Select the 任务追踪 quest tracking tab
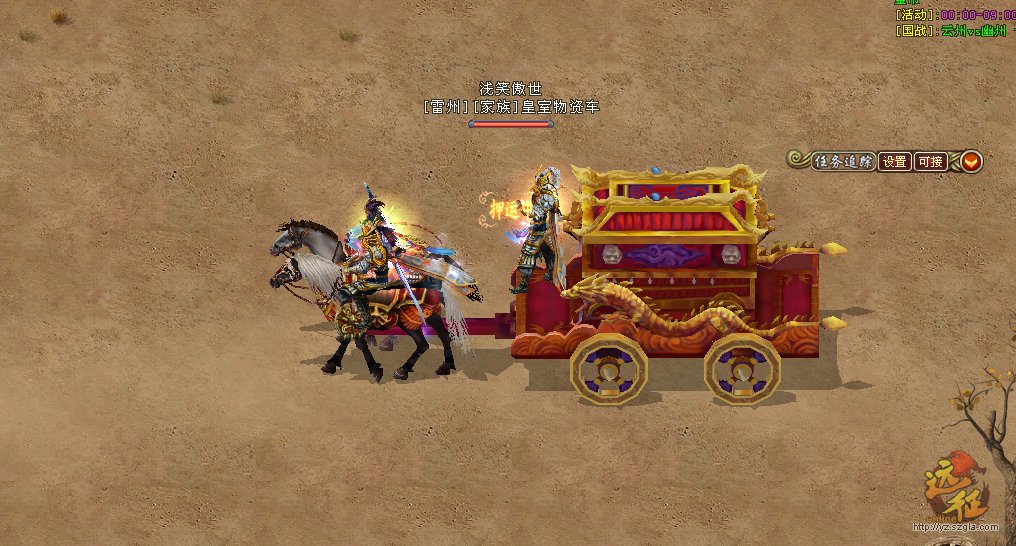This screenshot has height=546, width=1016. [x=843, y=161]
